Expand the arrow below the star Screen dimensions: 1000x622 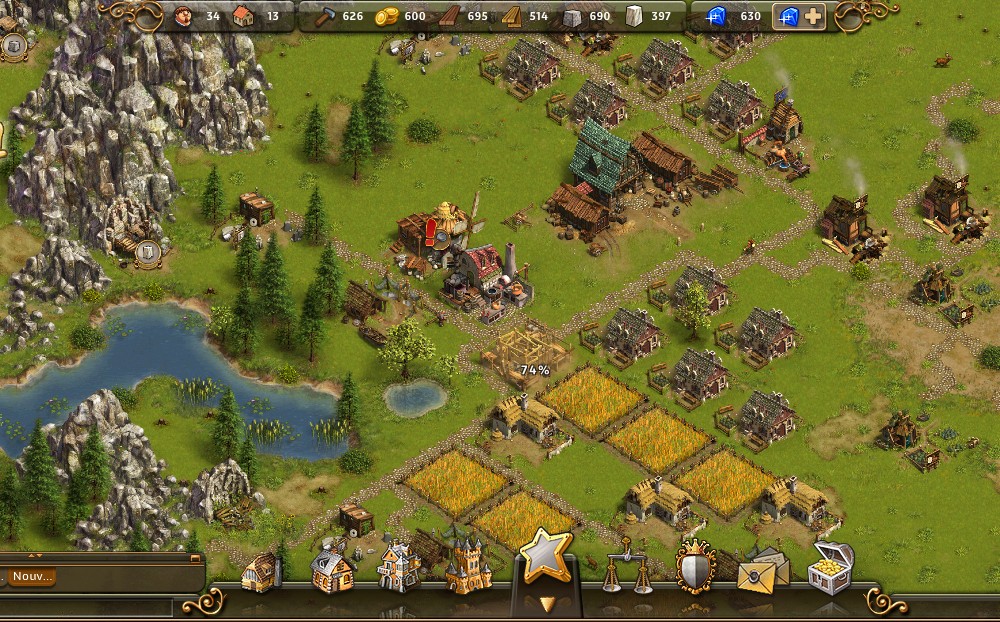[545, 603]
